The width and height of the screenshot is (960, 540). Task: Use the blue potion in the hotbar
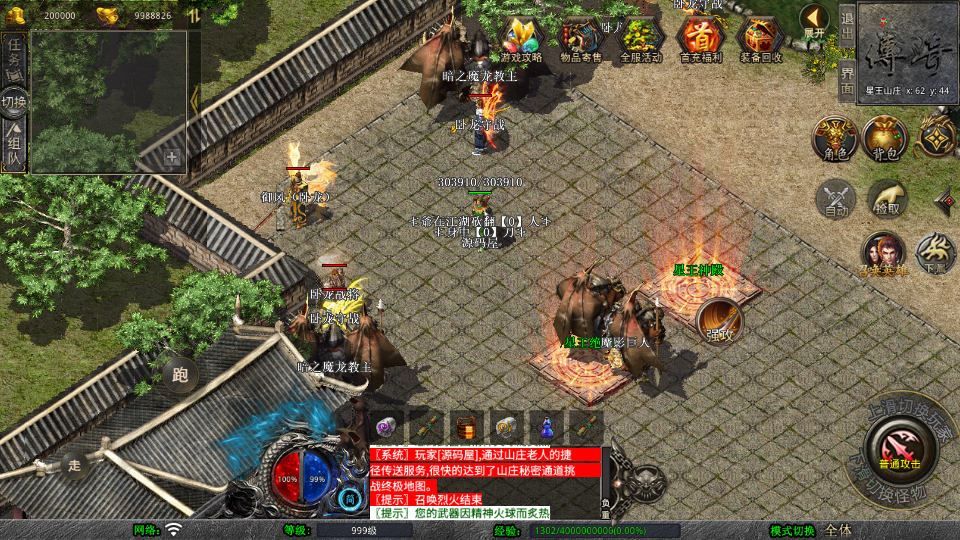tap(547, 426)
